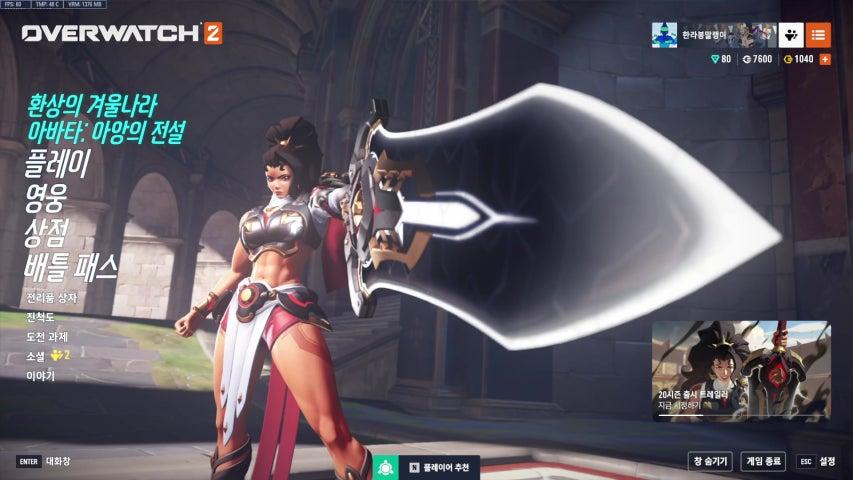Add coins with the orange plus button
The width and height of the screenshot is (853, 480).
click(825, 60)
